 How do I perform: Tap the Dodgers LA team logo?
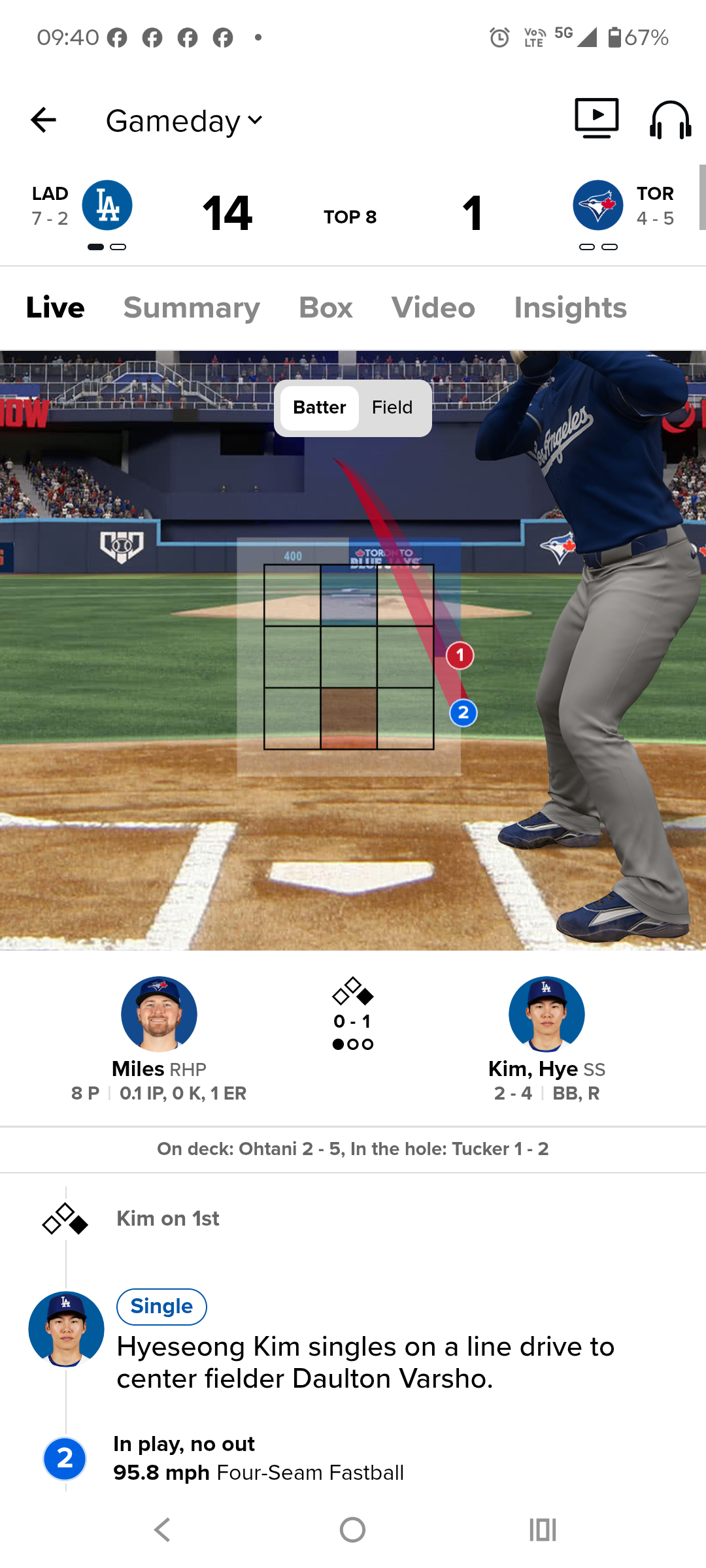point(107,205)
